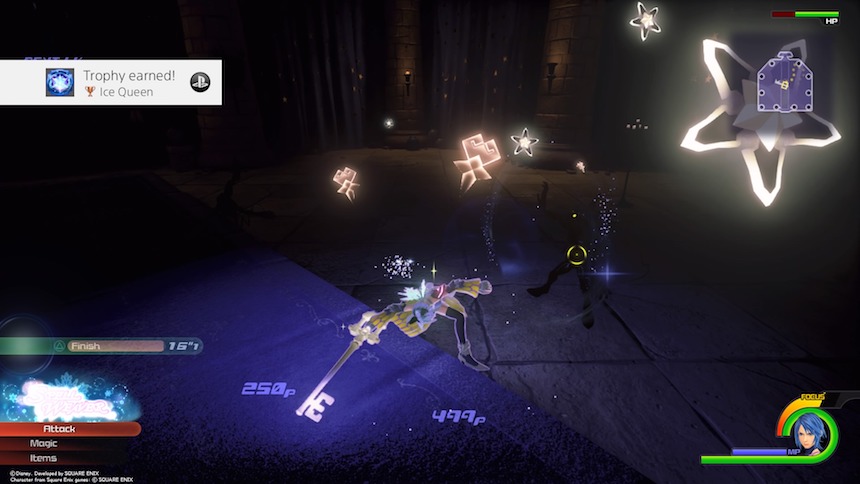Open the Ice Queen trophy notification
The height and width of the screenshot is (484, 860).
click(x=110, y=82)
